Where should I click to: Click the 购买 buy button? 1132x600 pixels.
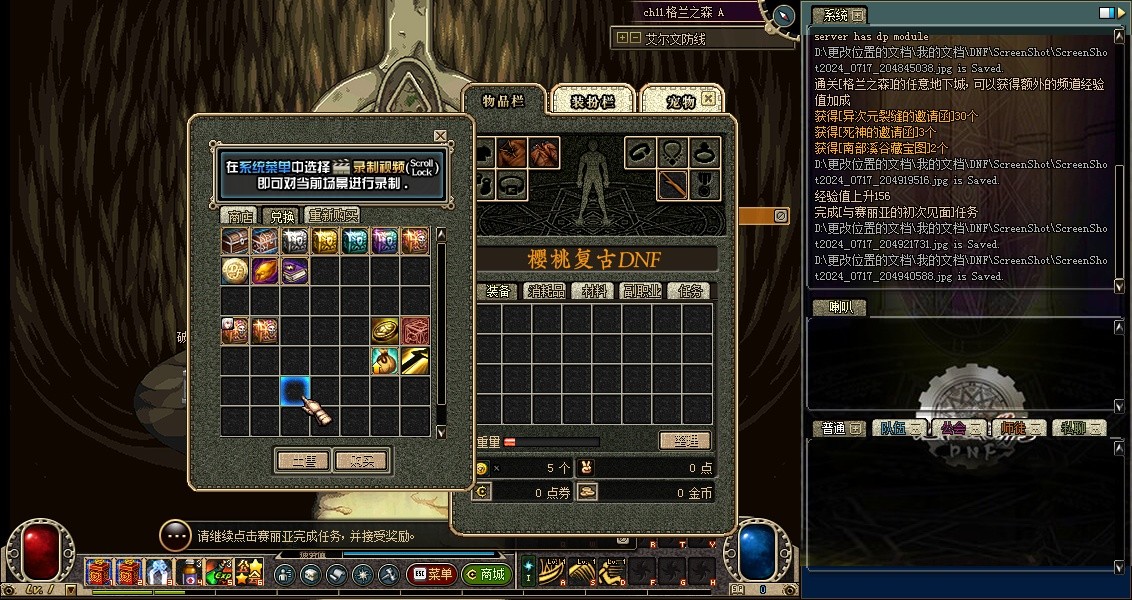pos(361,461)
